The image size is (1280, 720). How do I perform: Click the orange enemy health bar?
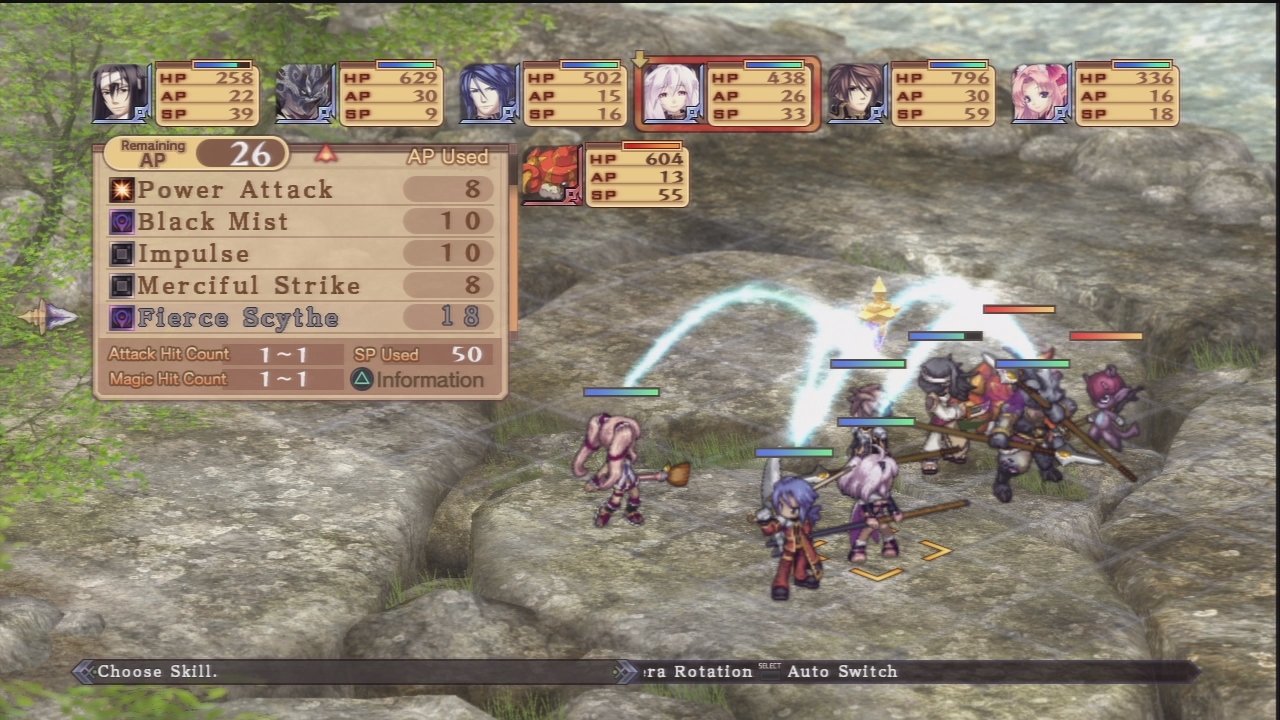point(1017,310)
